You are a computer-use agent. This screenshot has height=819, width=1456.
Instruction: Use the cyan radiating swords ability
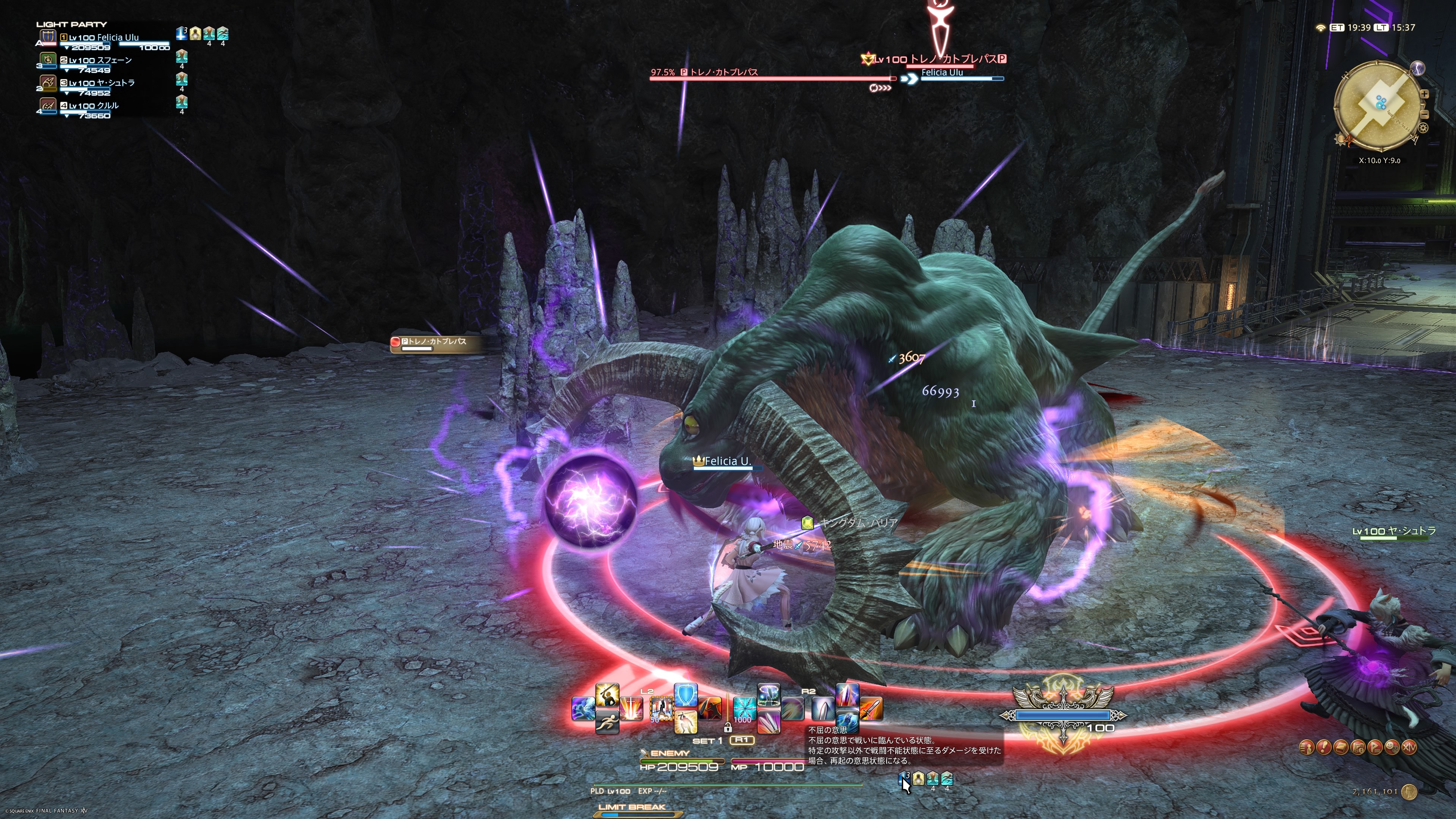pos(744,709)
